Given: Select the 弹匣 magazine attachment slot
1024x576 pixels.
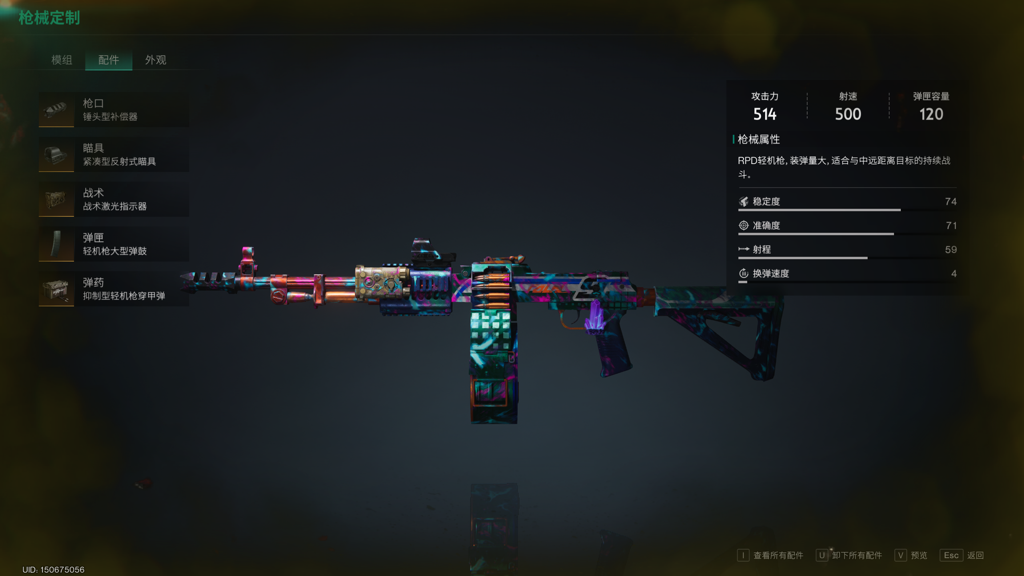Looking at the screenshot, I should (x=113, y=245).
